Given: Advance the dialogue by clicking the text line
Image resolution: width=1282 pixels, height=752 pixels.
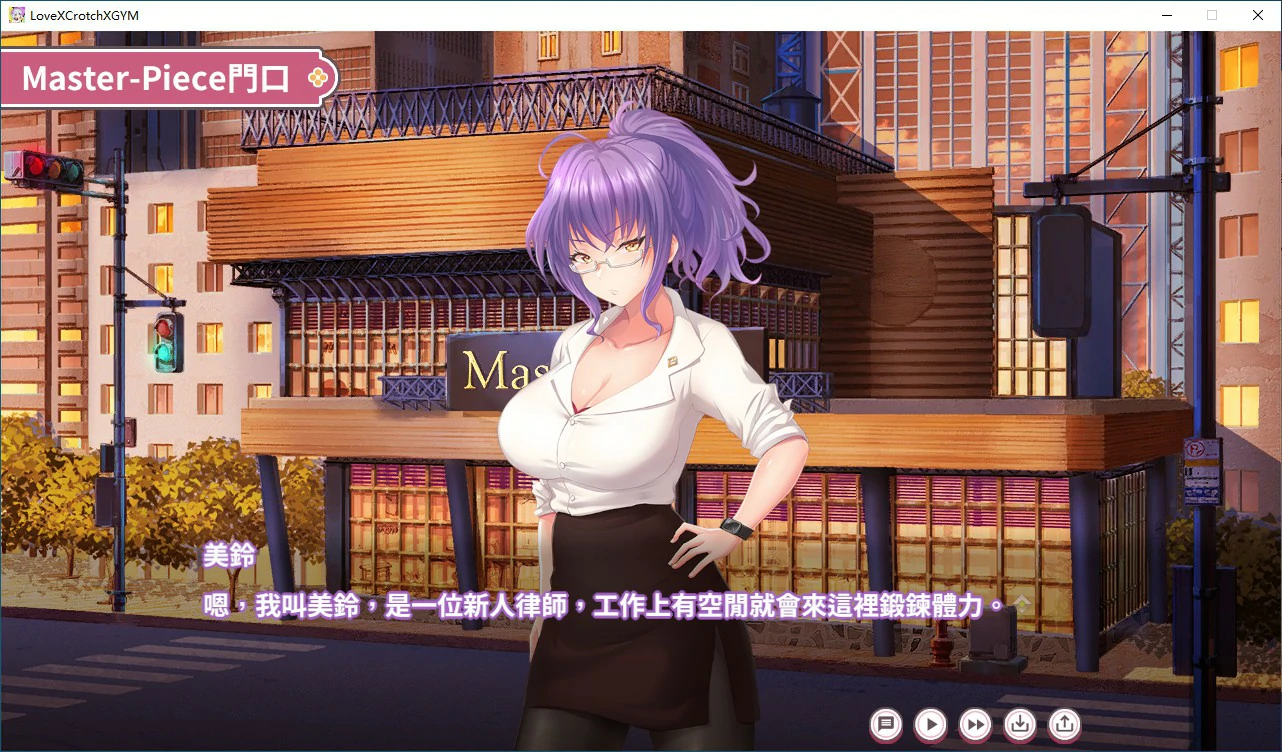Looking at the screenshot, I should point(600,606).
